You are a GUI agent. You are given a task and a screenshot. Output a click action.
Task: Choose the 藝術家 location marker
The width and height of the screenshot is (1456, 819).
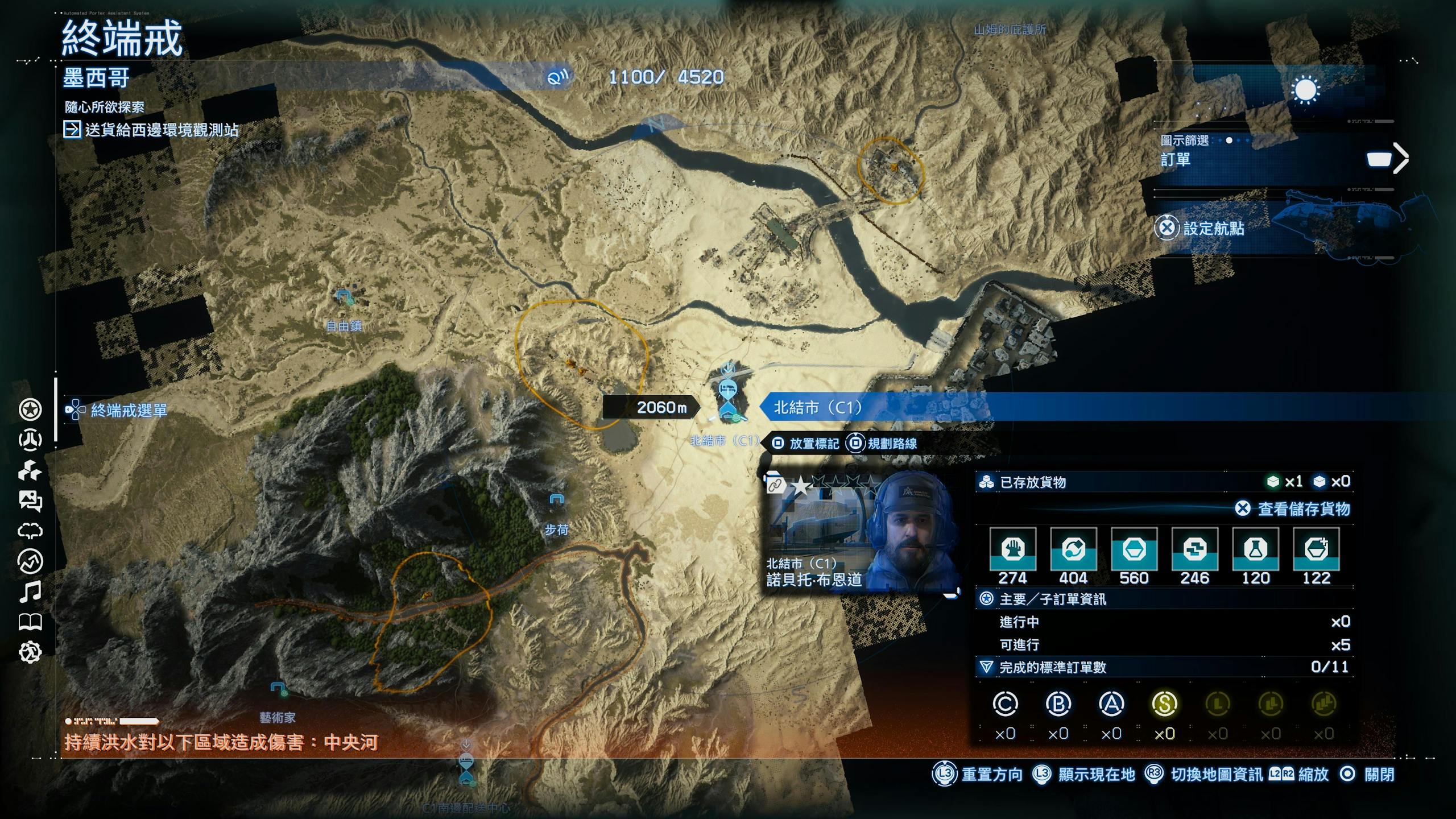coord(278,690)
